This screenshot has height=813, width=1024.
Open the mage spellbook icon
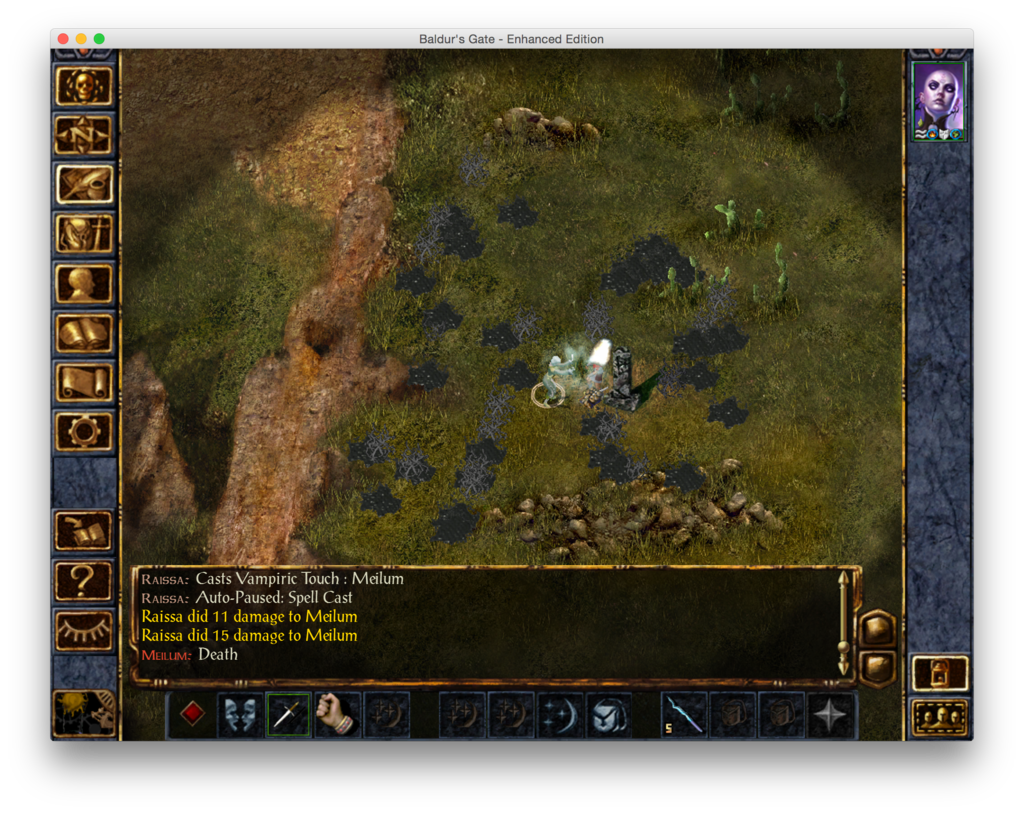(x=84, y=333)
